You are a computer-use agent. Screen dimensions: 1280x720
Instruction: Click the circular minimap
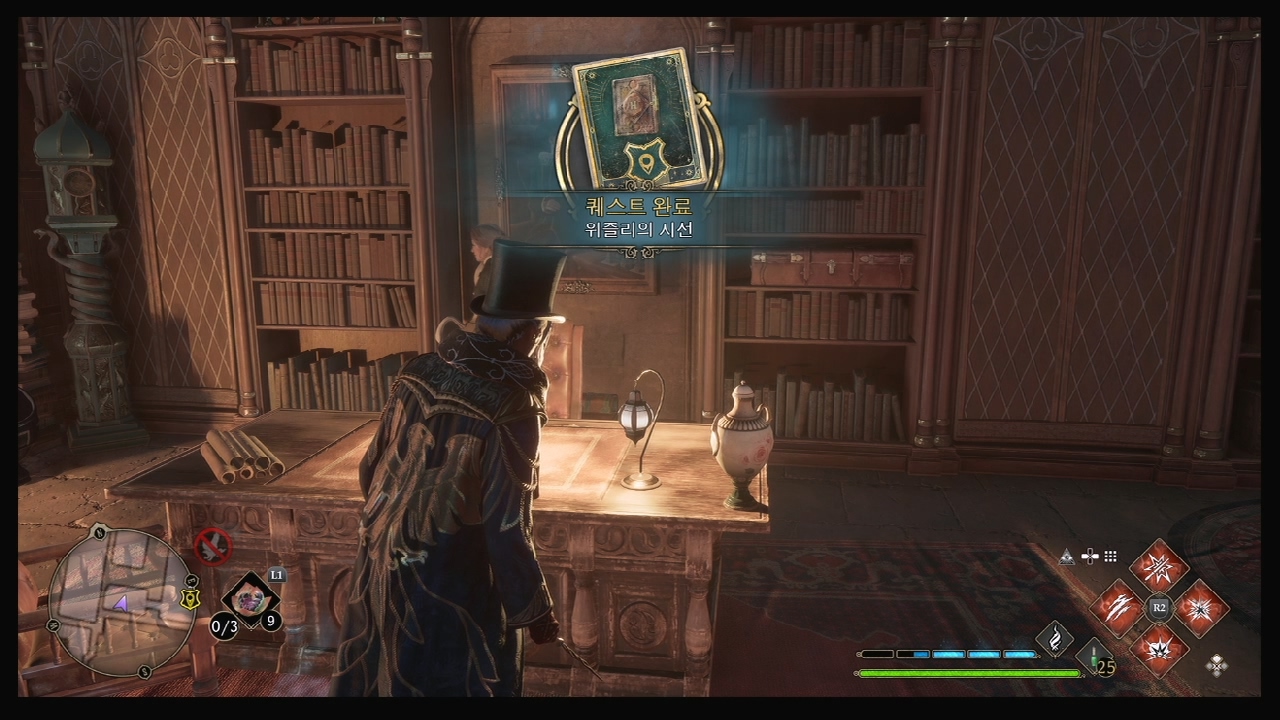(121, 602)
